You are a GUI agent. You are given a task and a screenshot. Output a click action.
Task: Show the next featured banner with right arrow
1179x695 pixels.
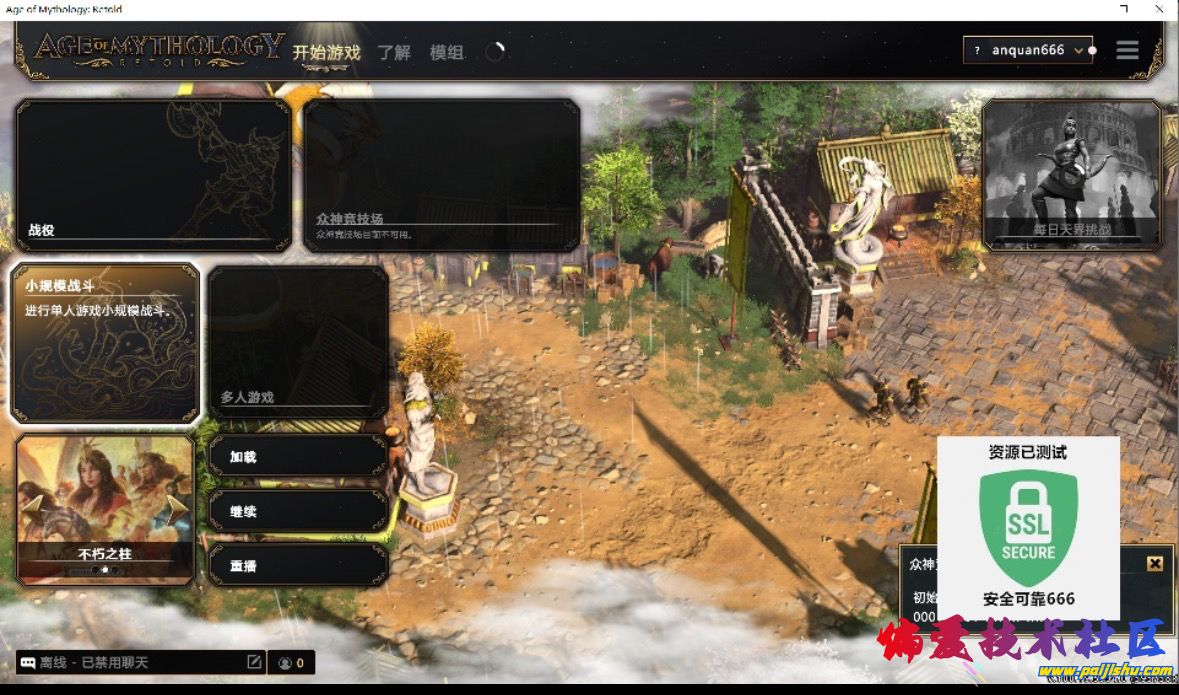(178, 508)
